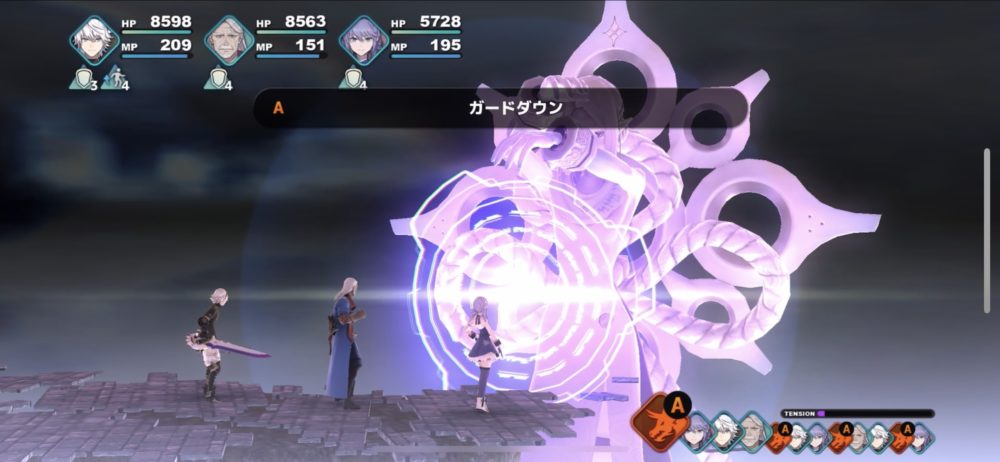Select the white-haired hero's party portrait

click(94, 39)
